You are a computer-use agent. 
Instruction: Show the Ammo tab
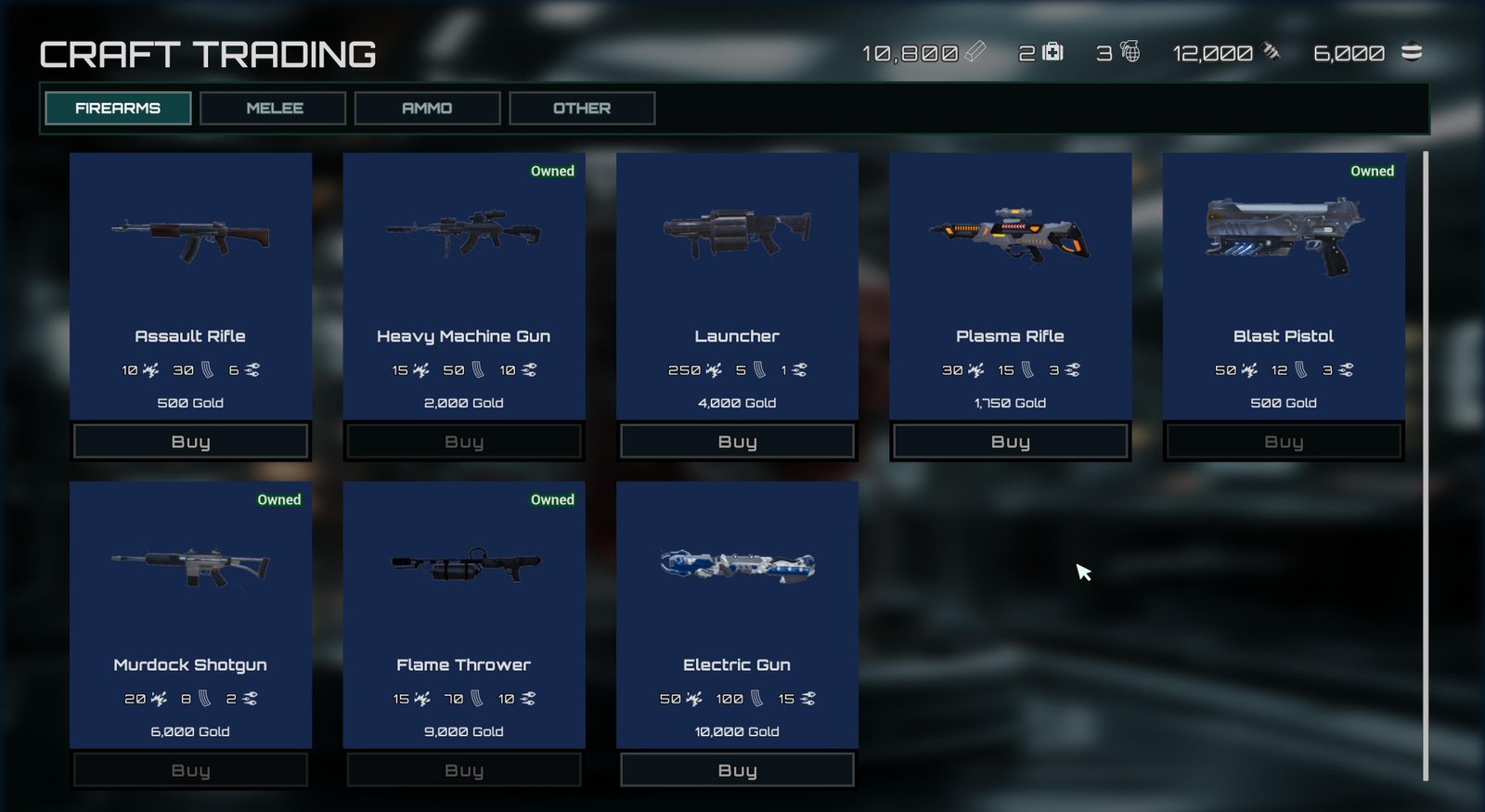point(427,108)
